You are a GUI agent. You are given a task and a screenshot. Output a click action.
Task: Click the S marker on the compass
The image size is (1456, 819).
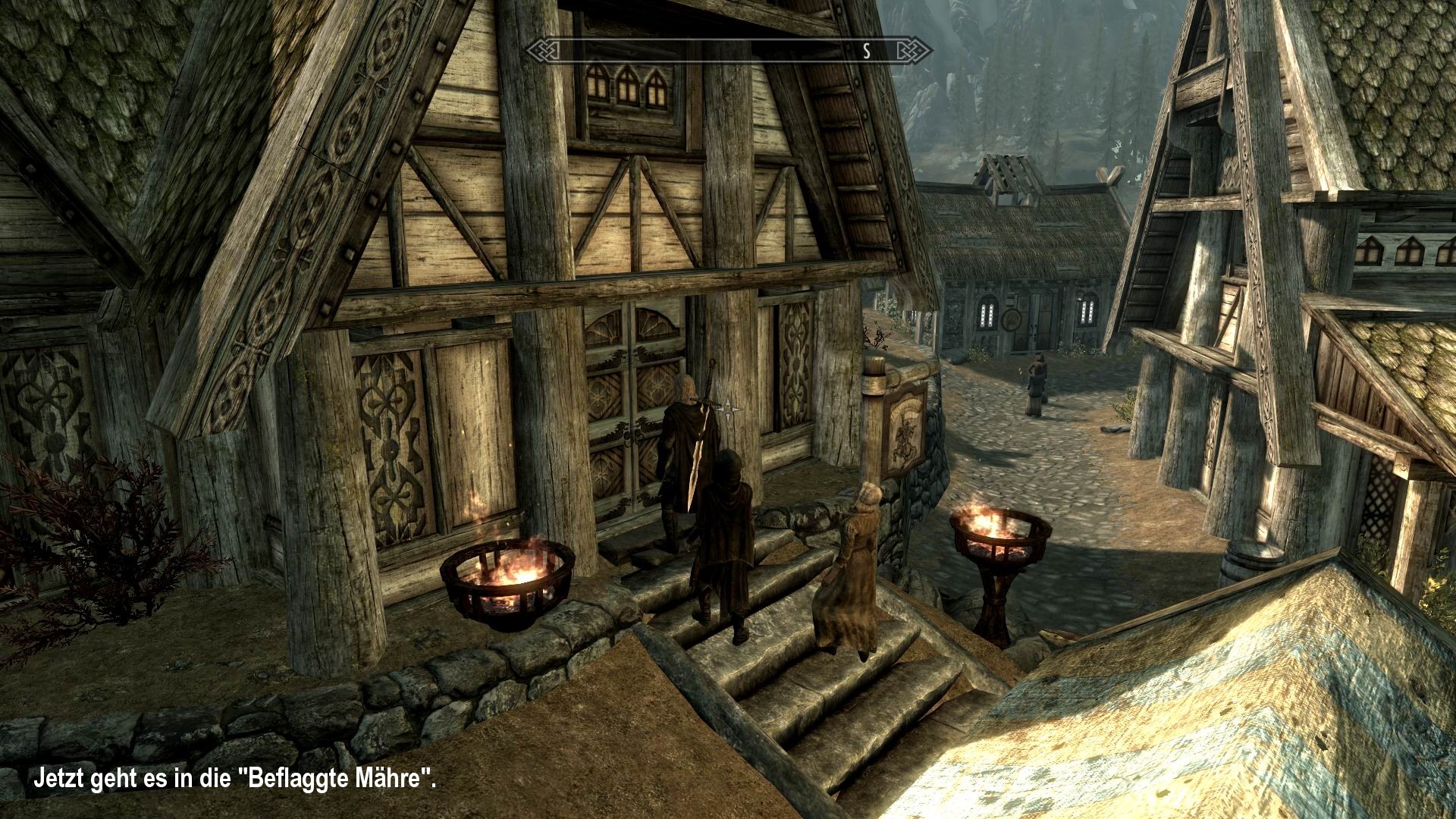pyautogui.click(x=865, y=51)
